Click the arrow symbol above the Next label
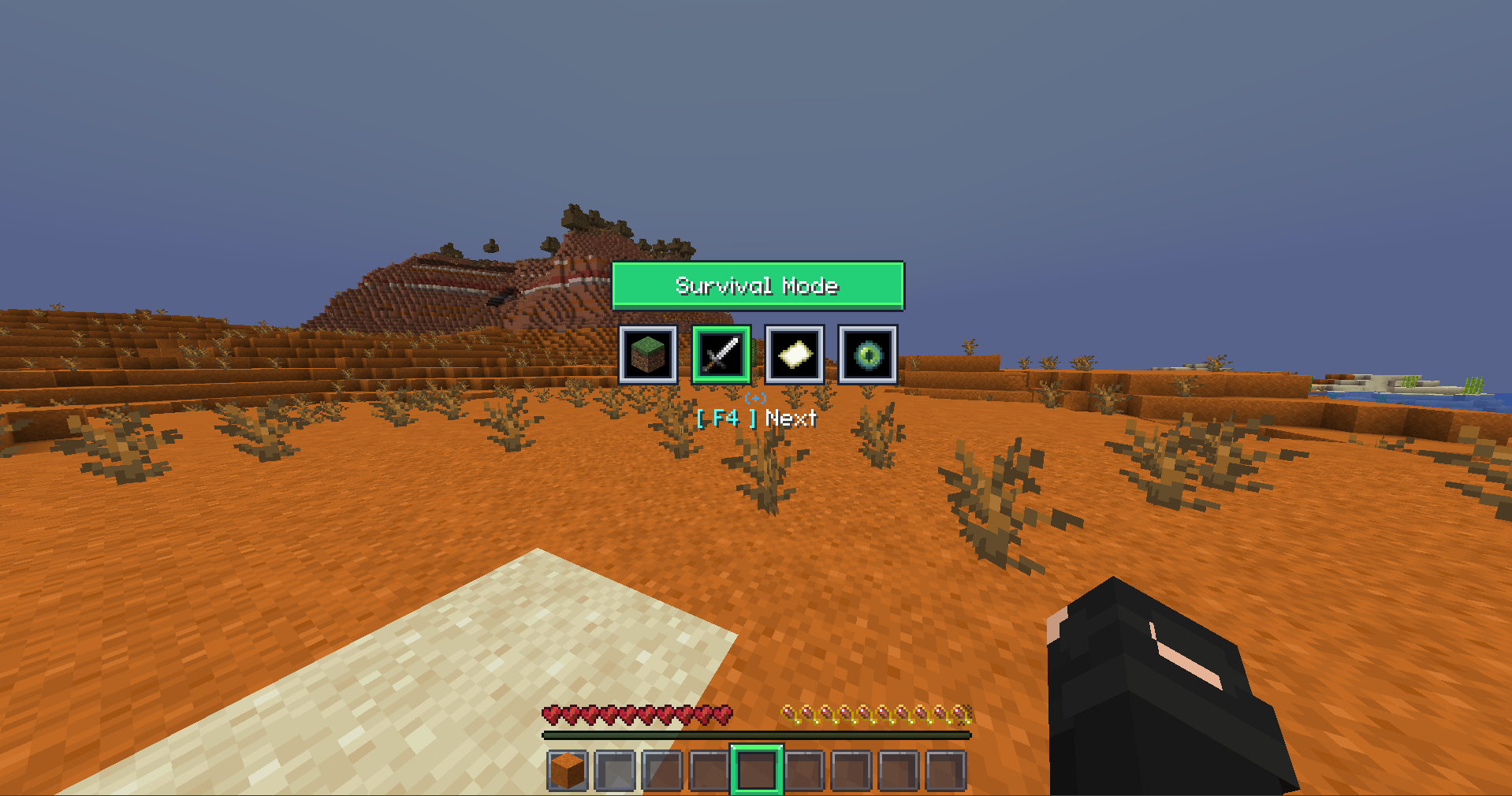Screen dimensions: 1512x796 [x=757, y=400]
